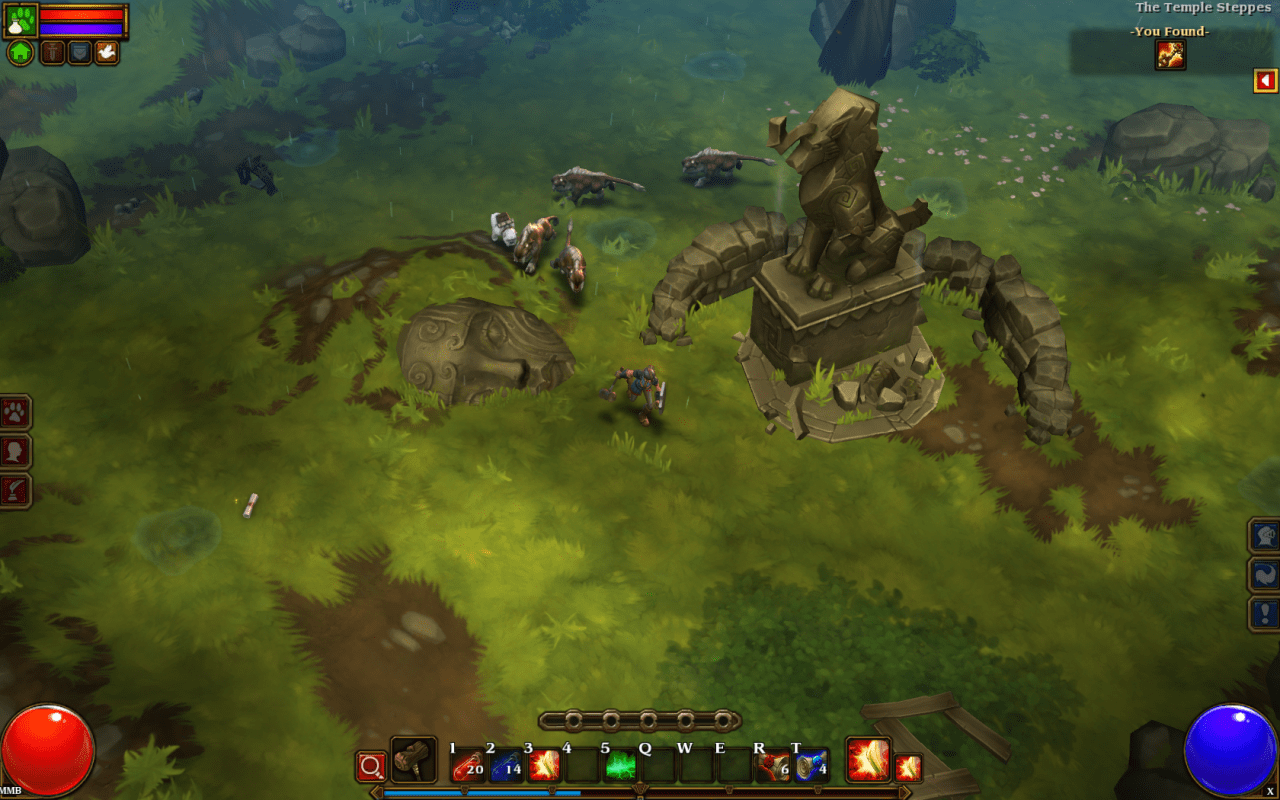Click the green skill icon in slot 5

pos(620,767)
